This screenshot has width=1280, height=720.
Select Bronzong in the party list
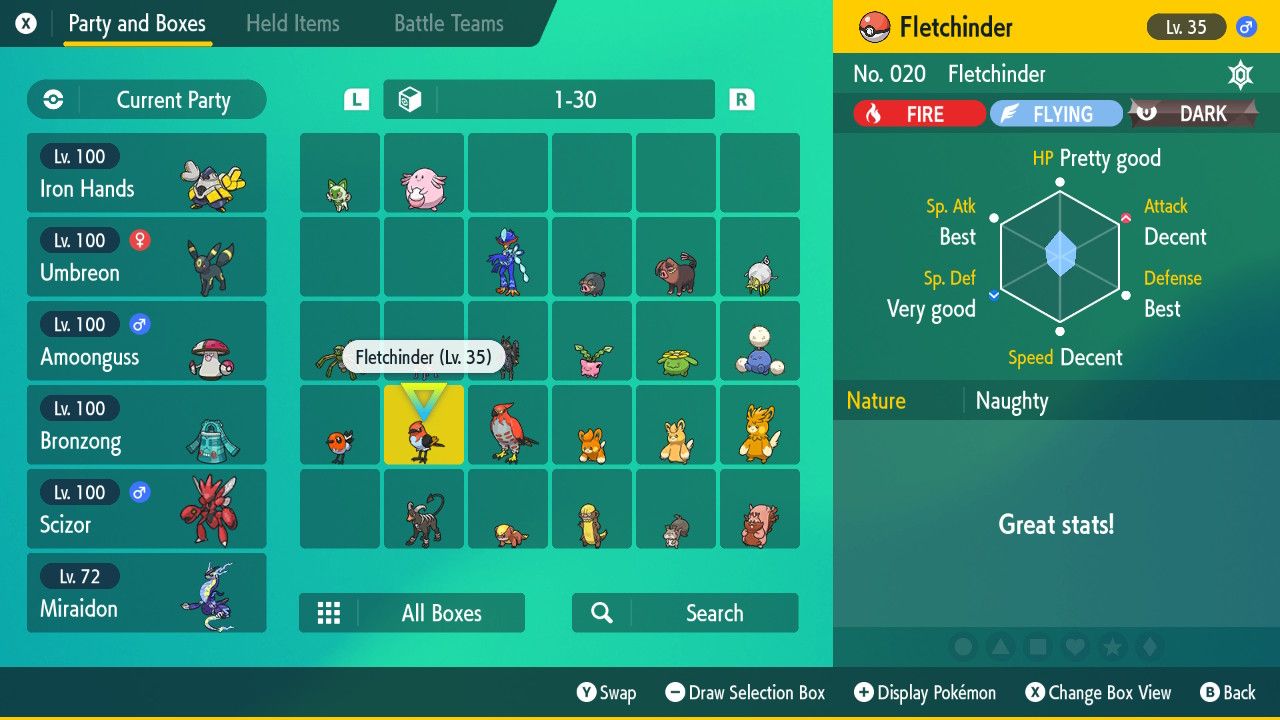pyautogui.click(x=146, y=425)
